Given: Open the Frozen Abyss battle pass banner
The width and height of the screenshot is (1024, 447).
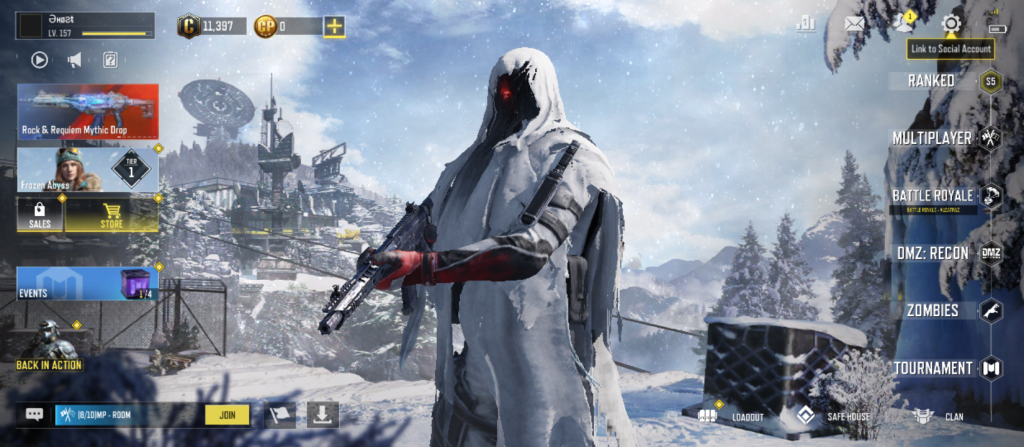Looking at the screenshot, I should [x=87, y=169].
